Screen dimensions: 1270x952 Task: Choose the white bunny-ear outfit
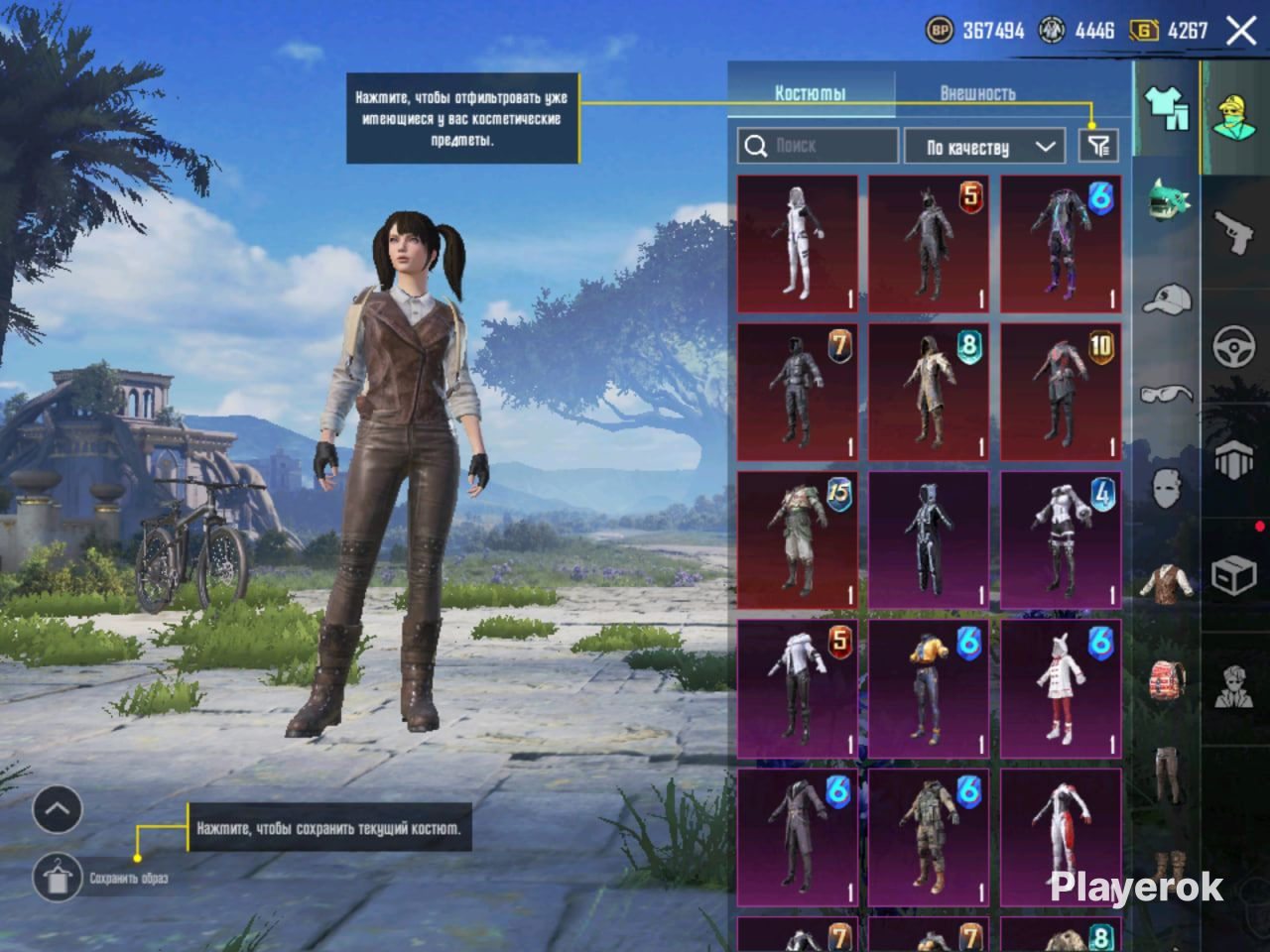1061,687
